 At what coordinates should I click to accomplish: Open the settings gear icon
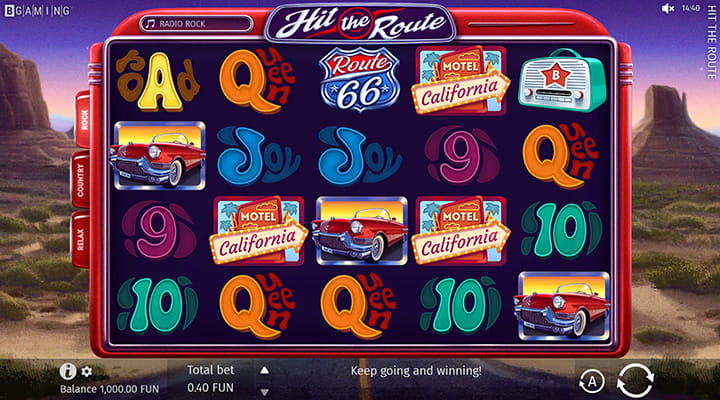(87, 371)
